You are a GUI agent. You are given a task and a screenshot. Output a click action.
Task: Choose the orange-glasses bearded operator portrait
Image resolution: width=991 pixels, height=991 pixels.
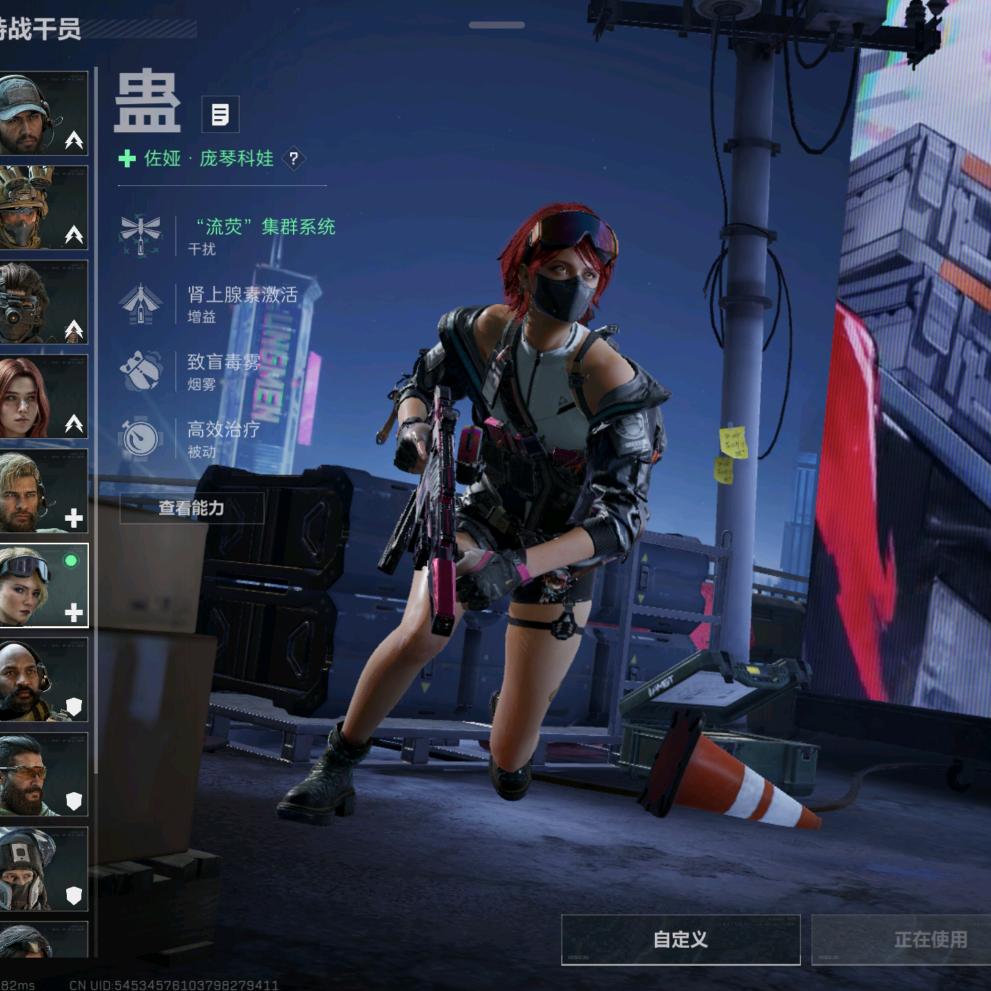tap(42, 774)
